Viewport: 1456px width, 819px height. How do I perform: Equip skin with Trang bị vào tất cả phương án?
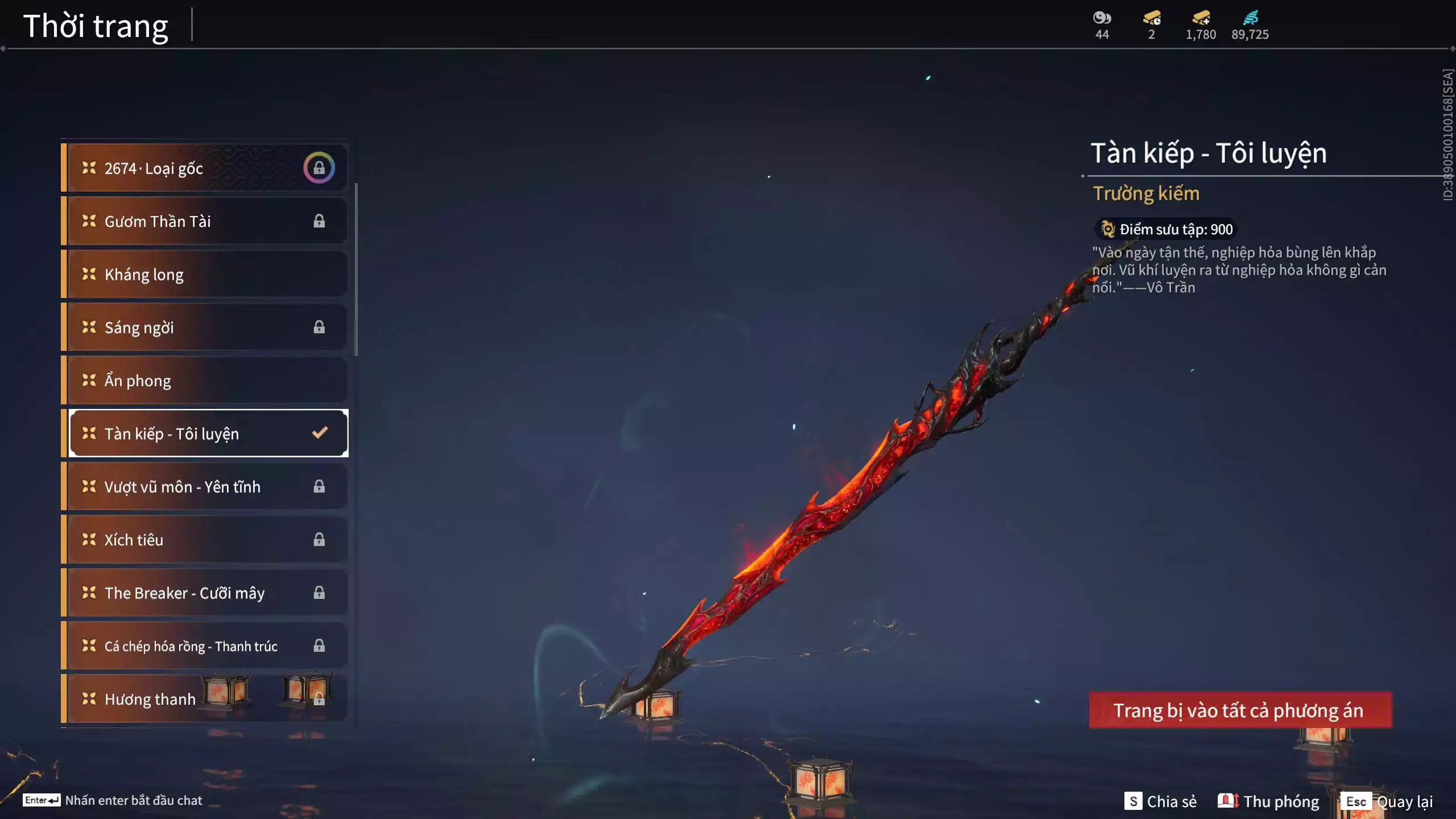1240,710
